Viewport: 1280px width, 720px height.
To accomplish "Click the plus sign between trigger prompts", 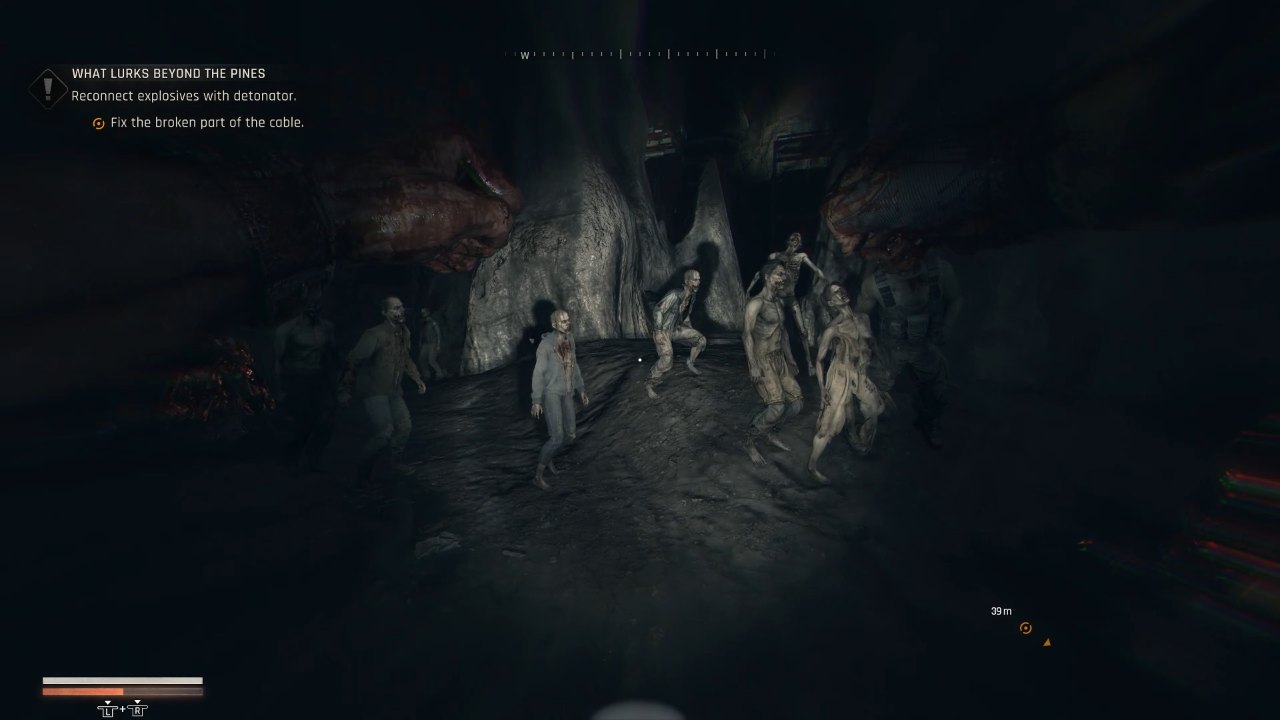I will 122,708.
